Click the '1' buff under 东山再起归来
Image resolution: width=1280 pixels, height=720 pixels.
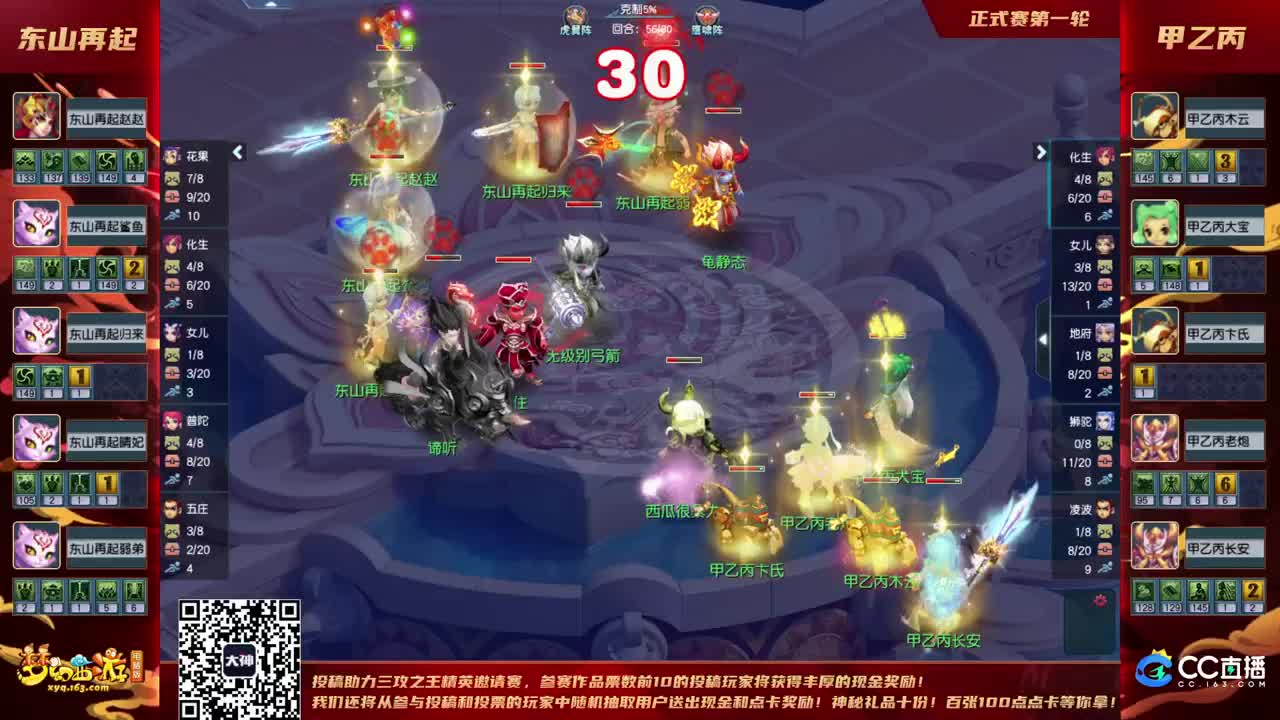[x=80, y=375]
